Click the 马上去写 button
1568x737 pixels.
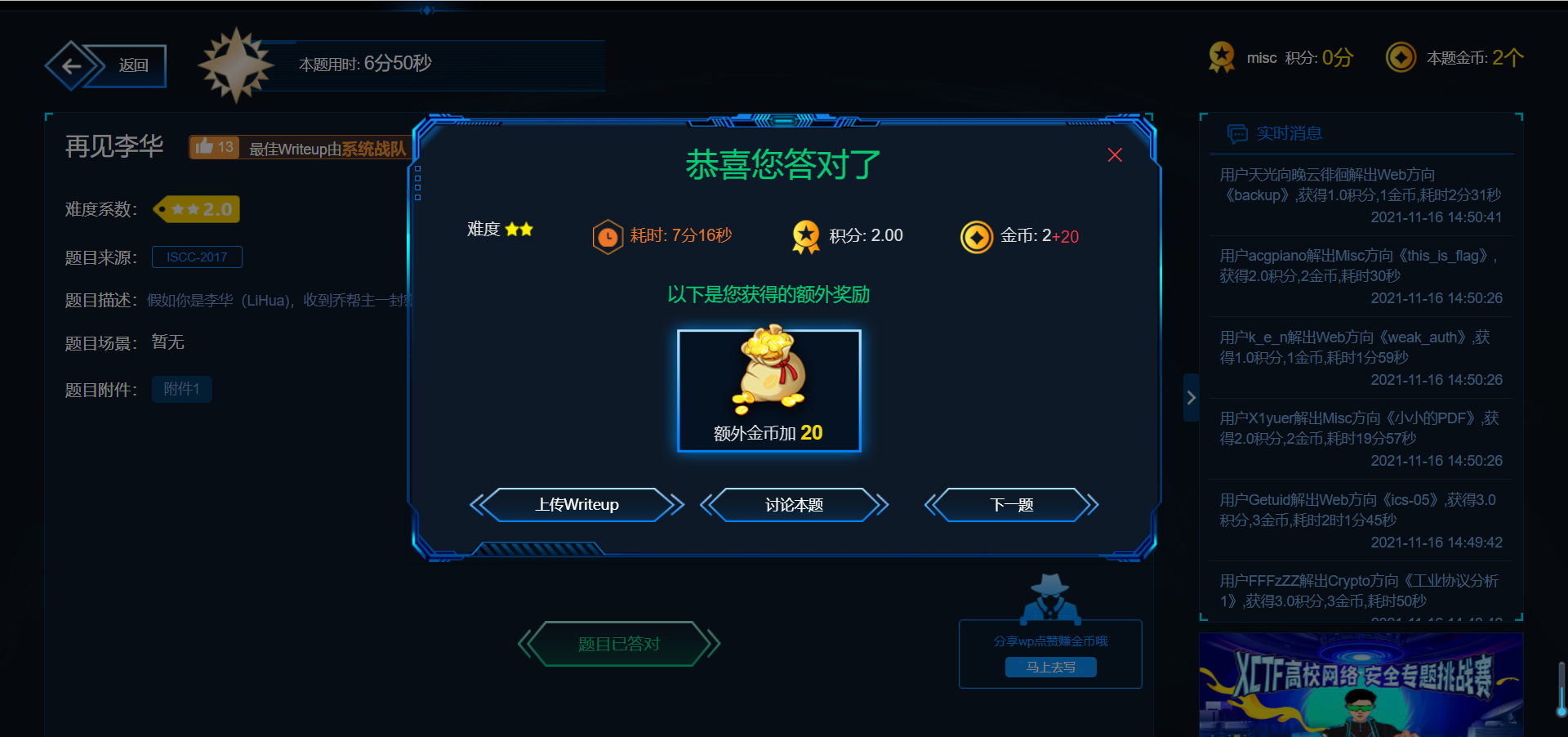[1050, 667]
